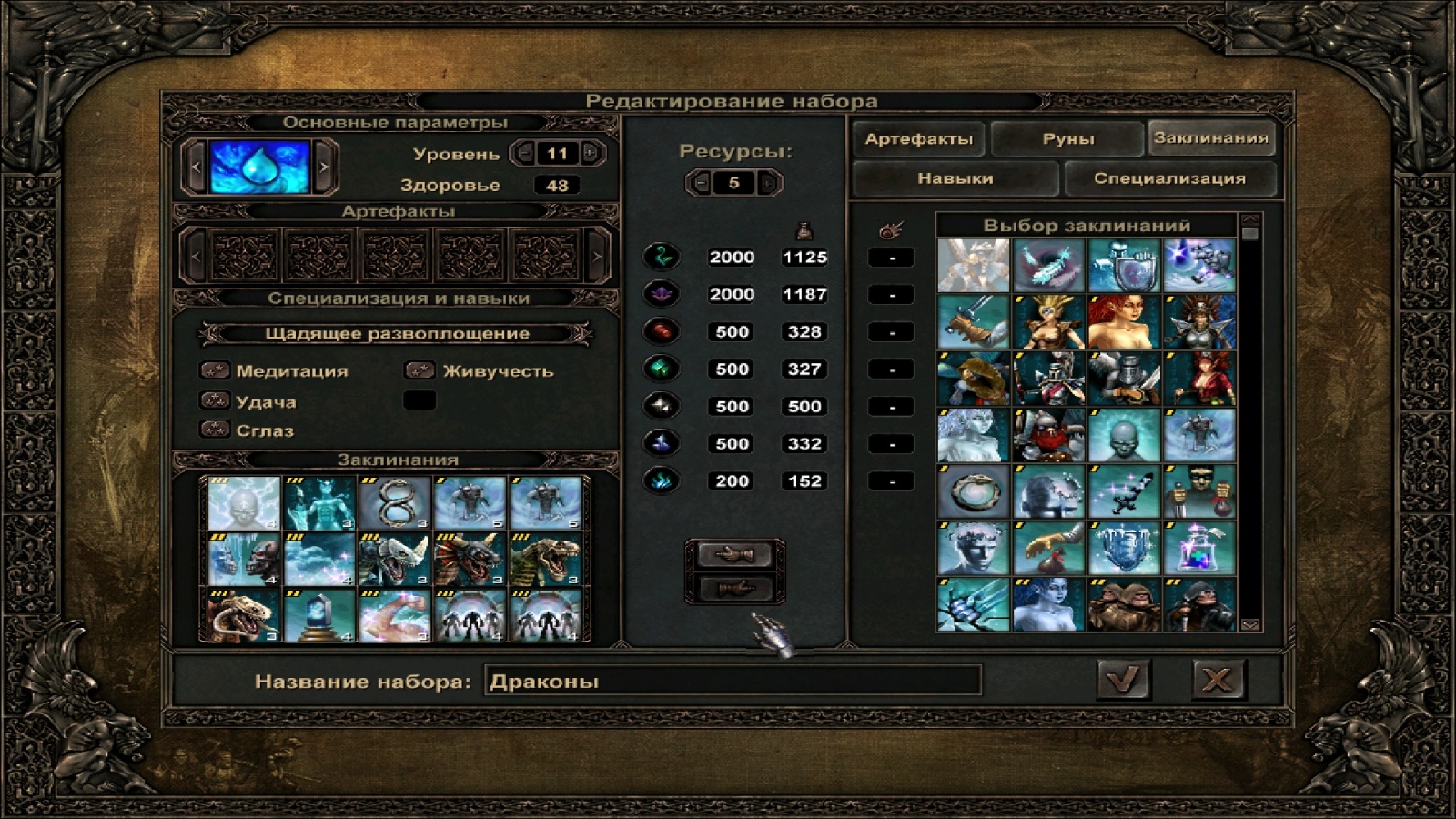1456x819 pixels.
Task: Decrease the Ресурсы value with left arrow
Action: (x=699, y=183)
